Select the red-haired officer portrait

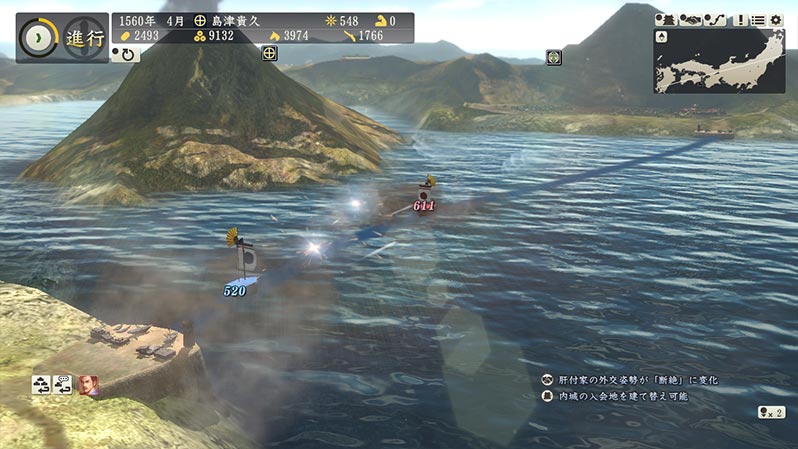[x=88, y=384]
